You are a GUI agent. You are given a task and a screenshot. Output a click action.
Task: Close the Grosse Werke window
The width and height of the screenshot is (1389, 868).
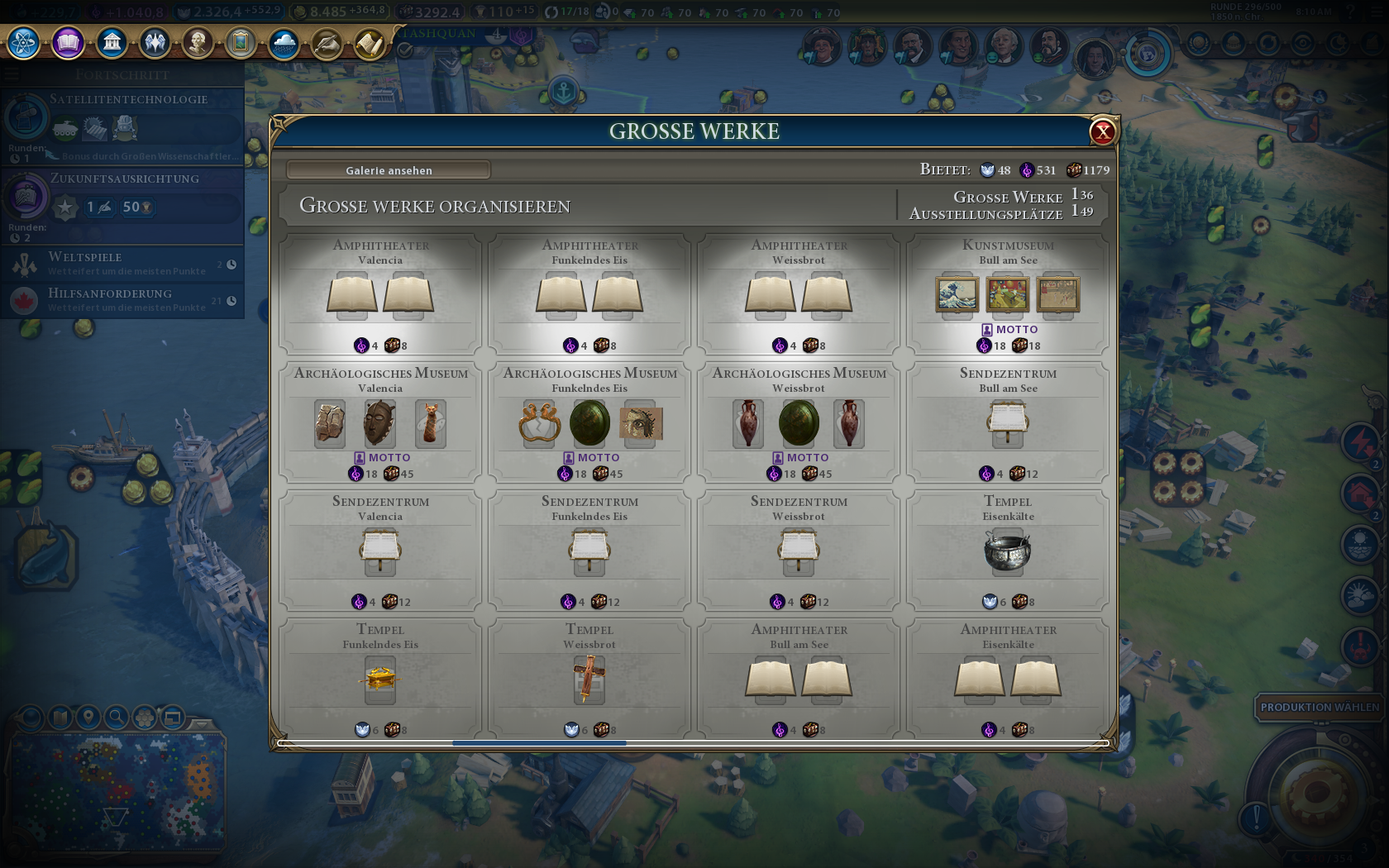coord(1102,131)
